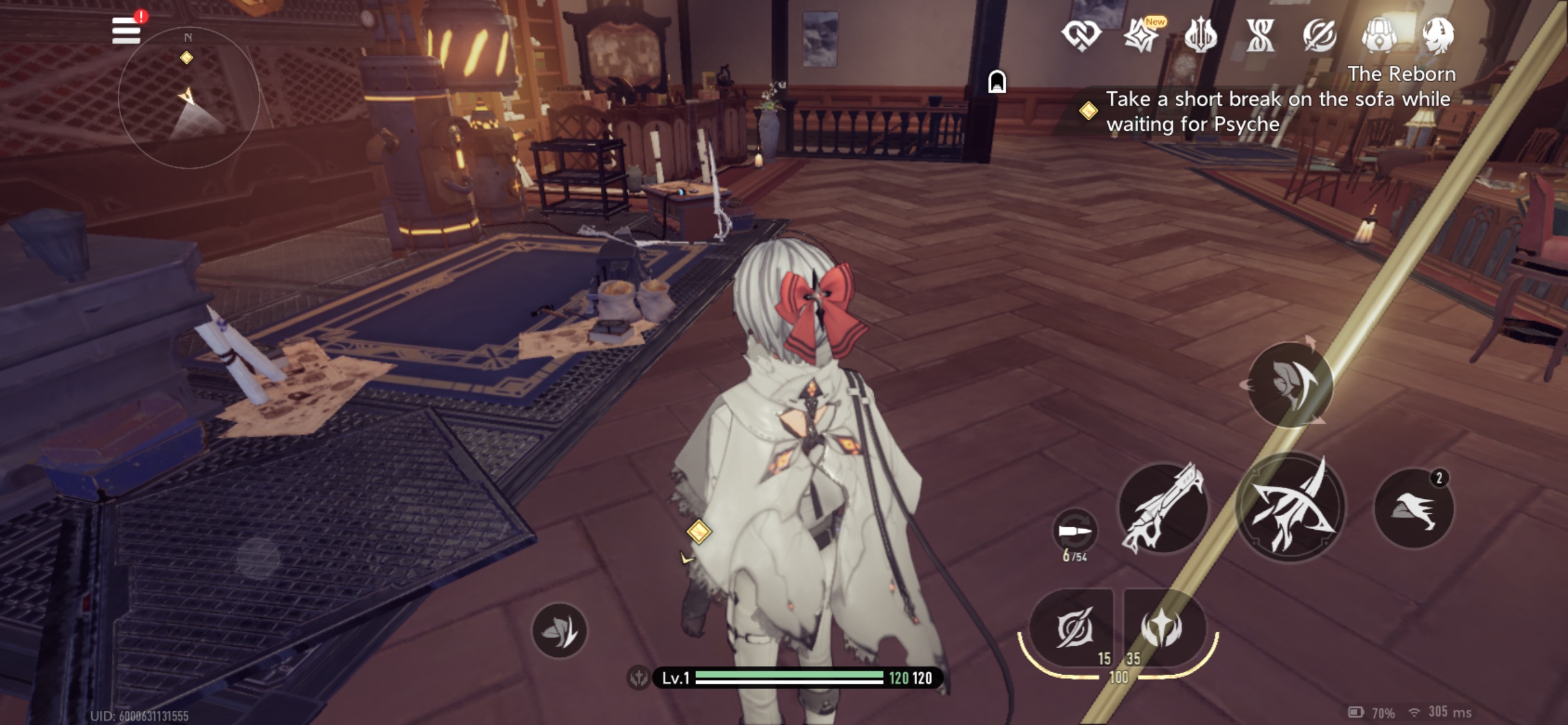Fire the ranged gun weapon button

(1163, 508)
